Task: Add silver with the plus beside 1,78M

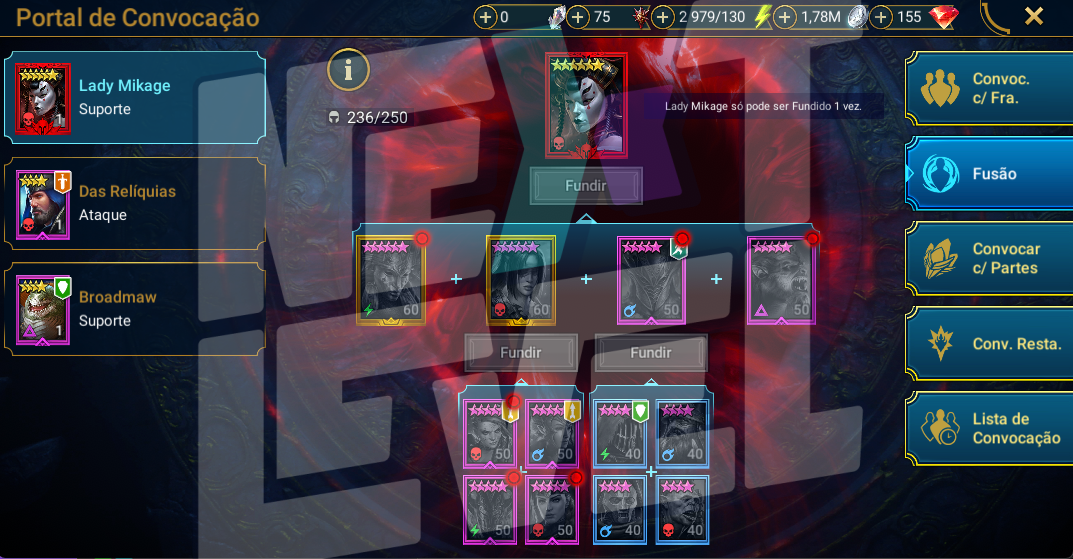Action: [x=785, y=17]
